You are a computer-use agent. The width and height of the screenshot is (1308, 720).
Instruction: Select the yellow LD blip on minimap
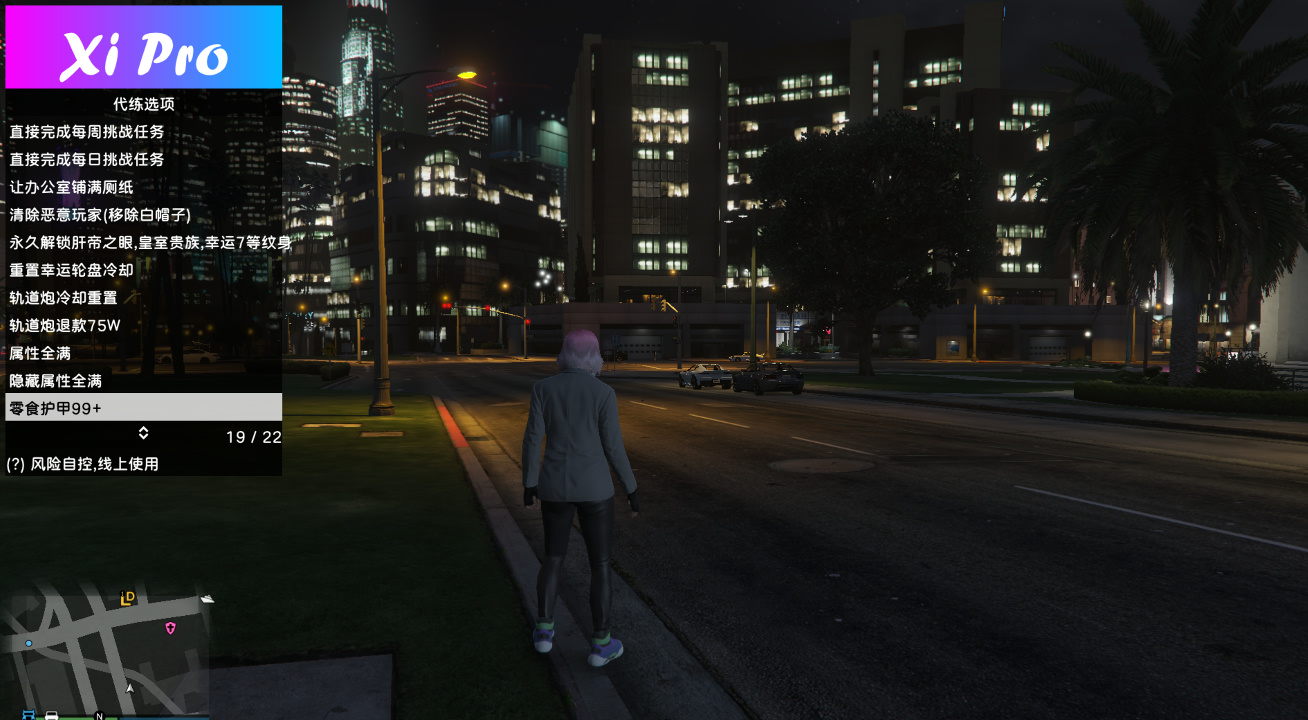pyautogui.click(x=126, y=598)
